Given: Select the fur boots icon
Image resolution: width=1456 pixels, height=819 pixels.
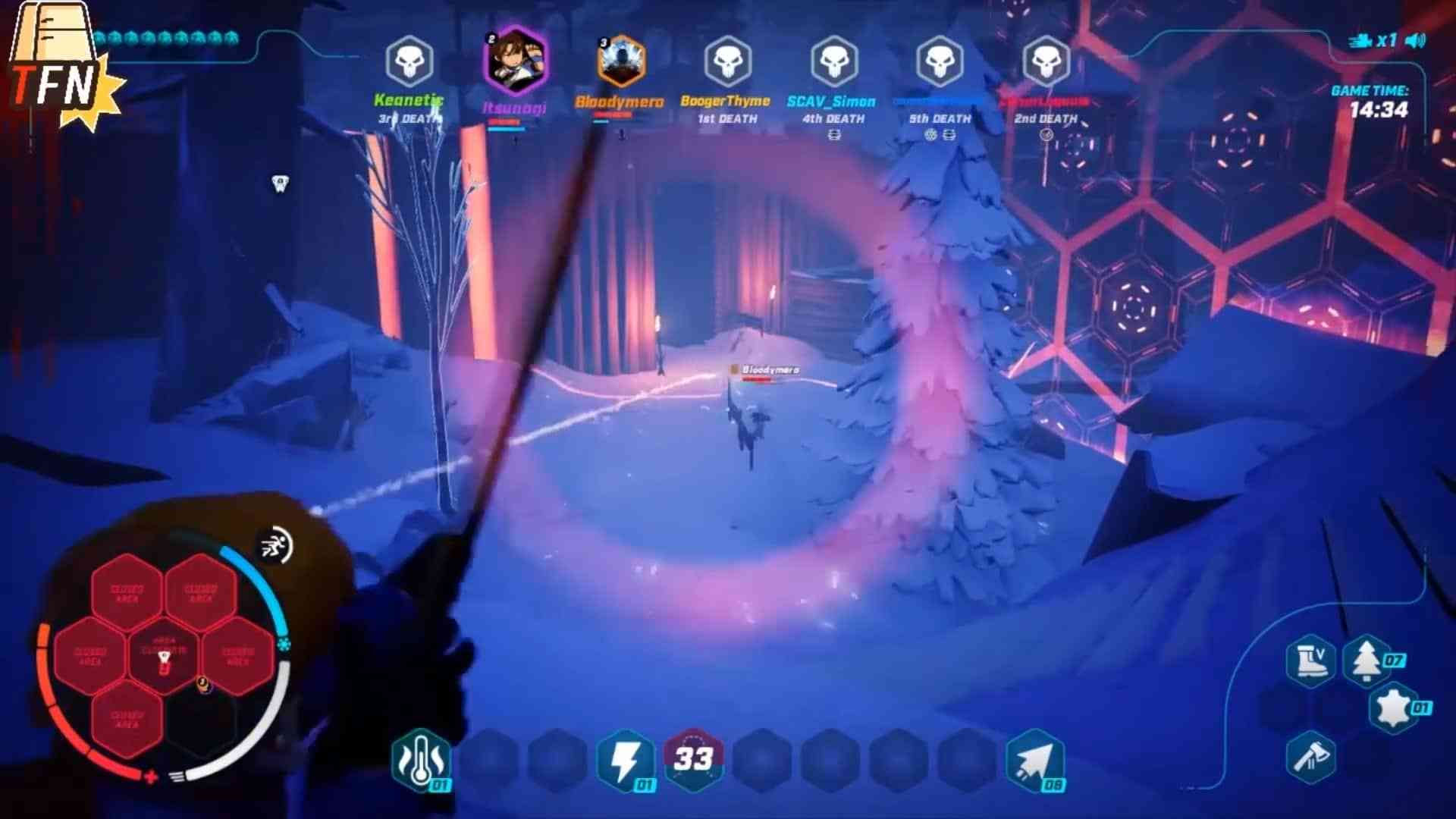Looking at the screenshot, I should pyautogui.click(x=1311, y=661).
